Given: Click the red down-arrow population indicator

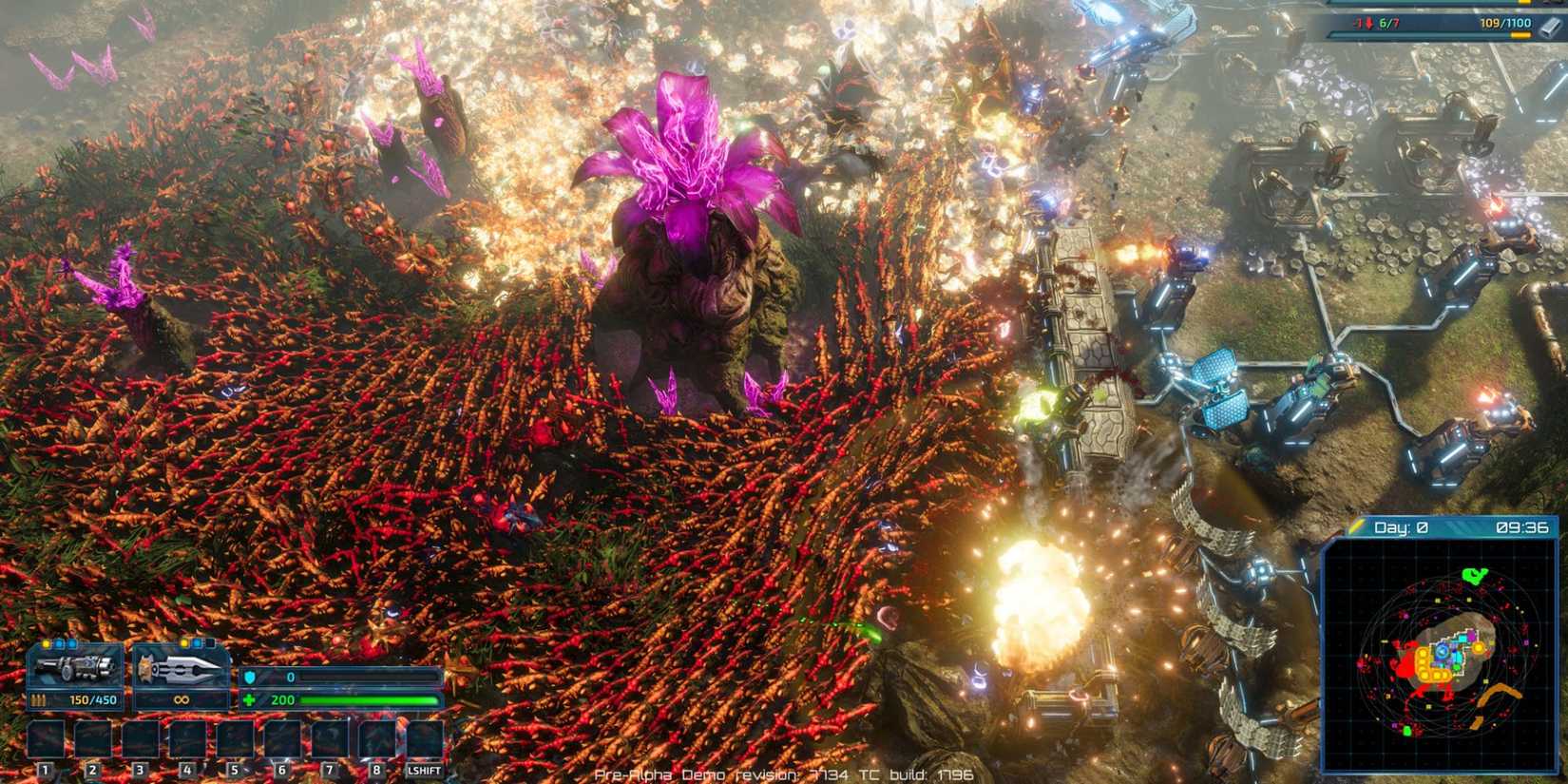Looking at the screenshot, I should [1369, 23].
